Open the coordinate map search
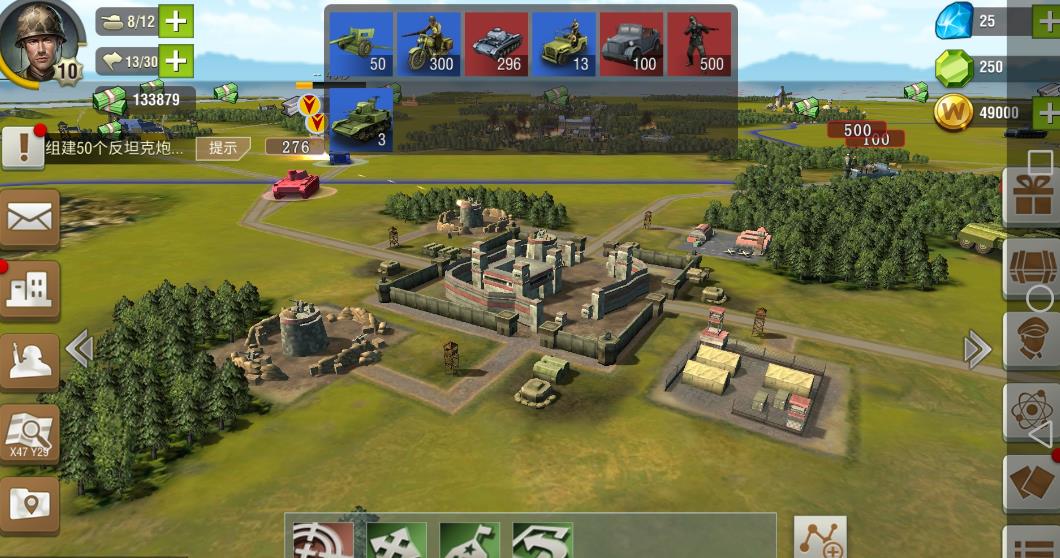The height and width of the screenshot is (558, 1060). coord(29,434)
